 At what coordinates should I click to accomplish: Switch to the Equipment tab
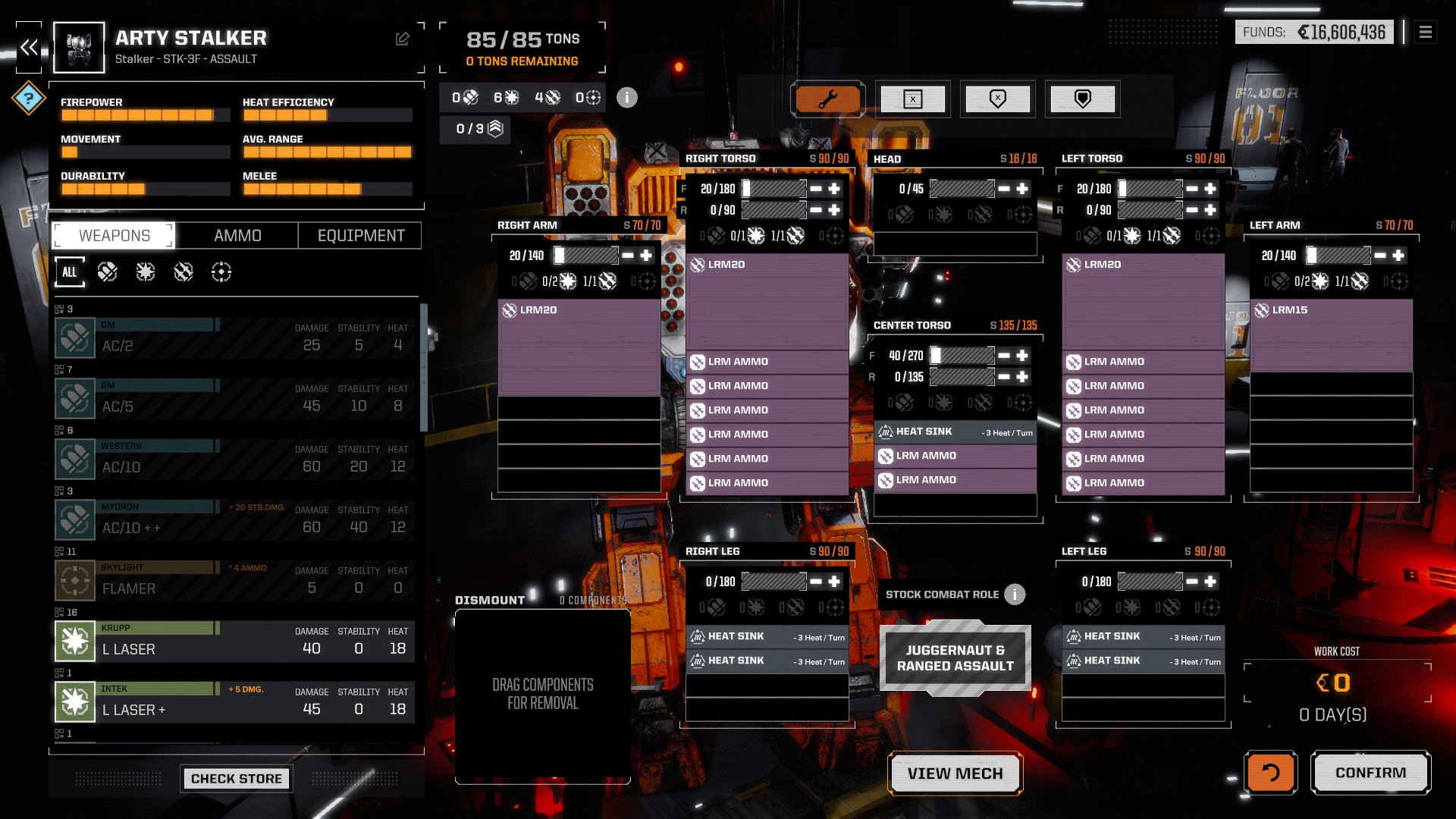[361, 236]
